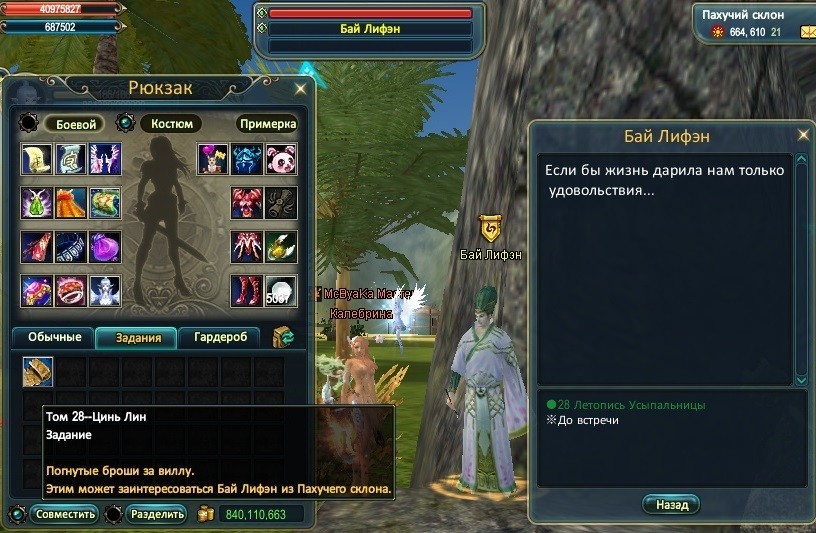The image size is (816, 533).
Task: Select the red boots equipment slot
Action: (x=247, y=290)
